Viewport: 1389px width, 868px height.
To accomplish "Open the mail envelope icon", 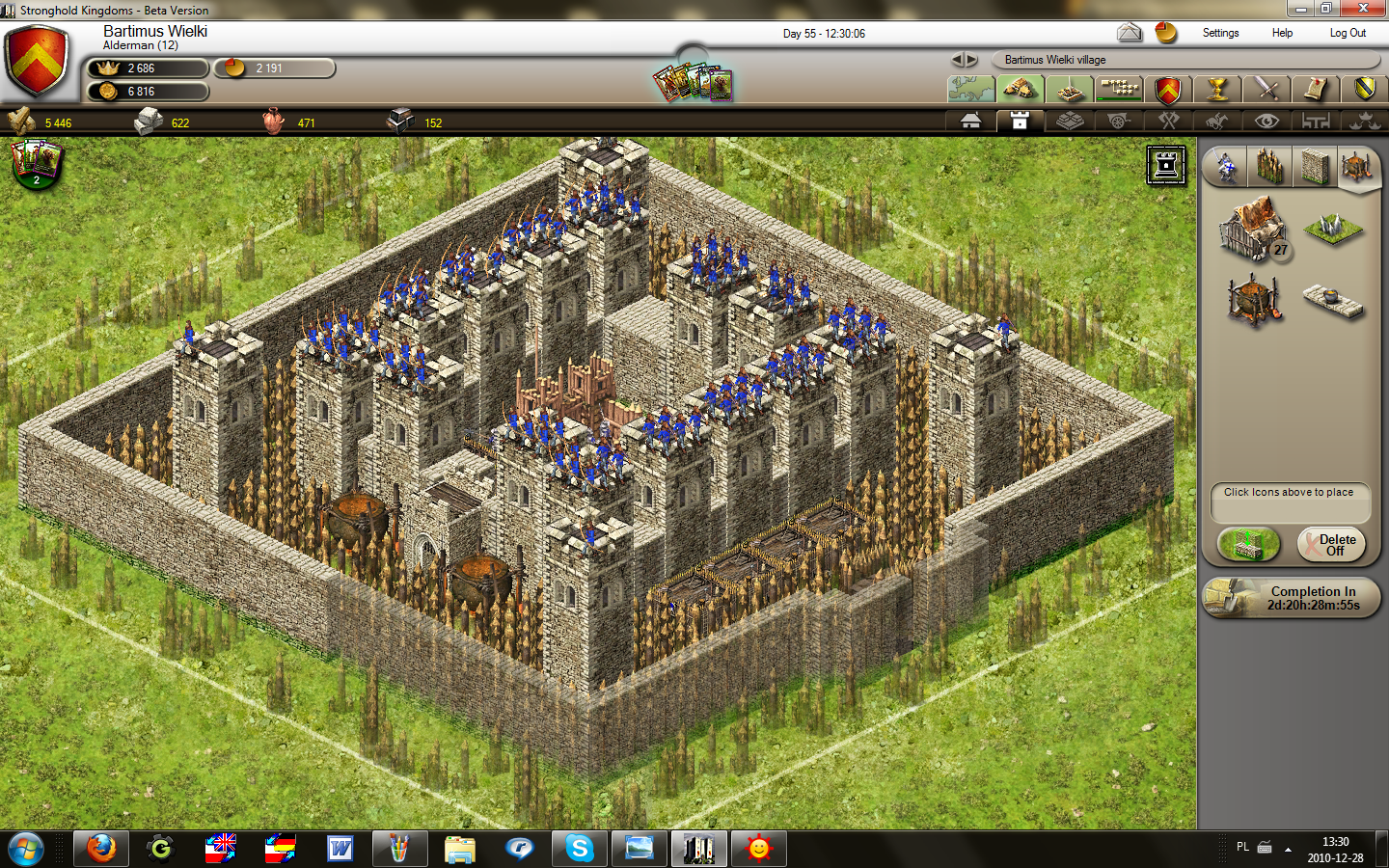I will [1130, 33].
